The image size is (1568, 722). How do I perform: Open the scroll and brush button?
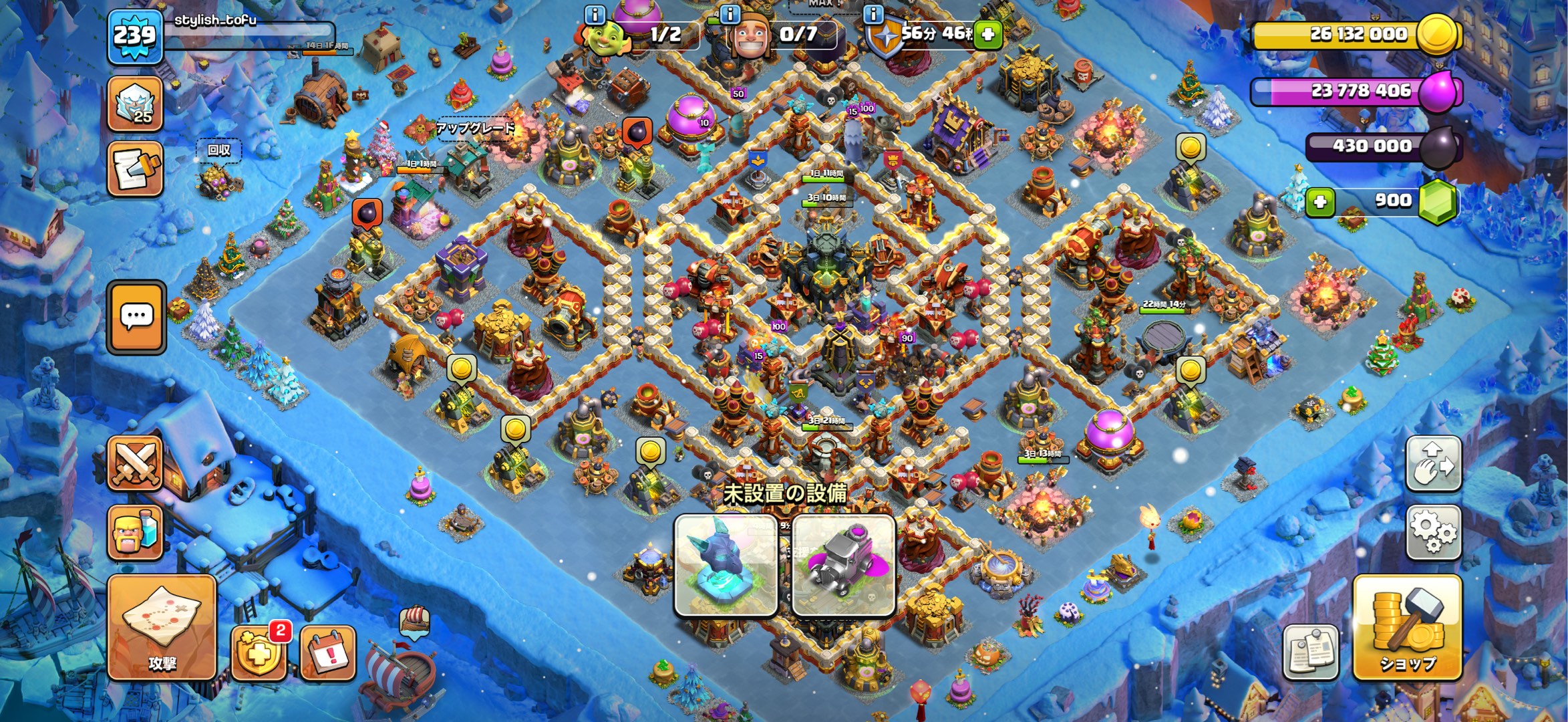tap(136, 168)
